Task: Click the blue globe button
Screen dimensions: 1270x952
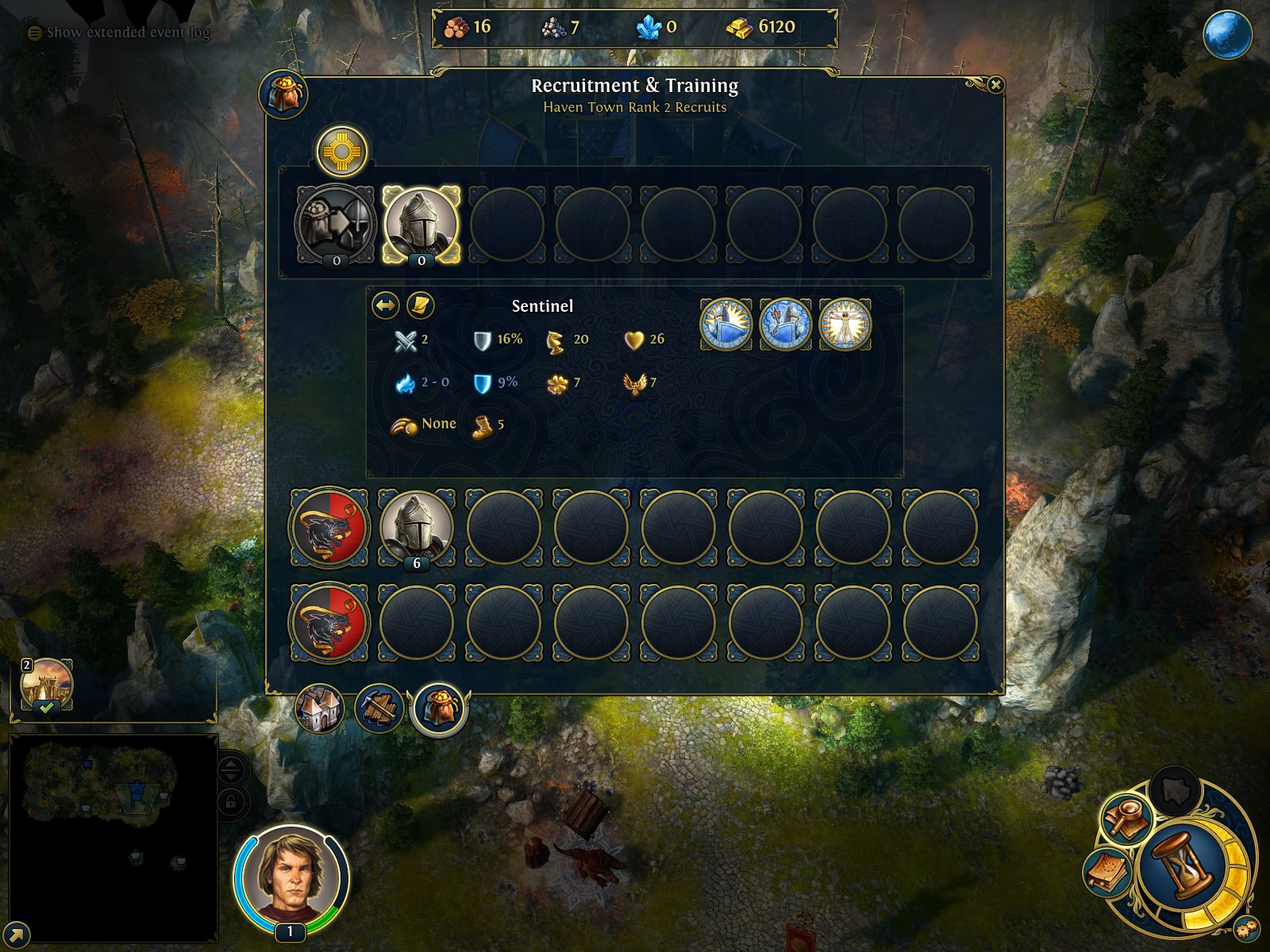Action: point(1227,35)
